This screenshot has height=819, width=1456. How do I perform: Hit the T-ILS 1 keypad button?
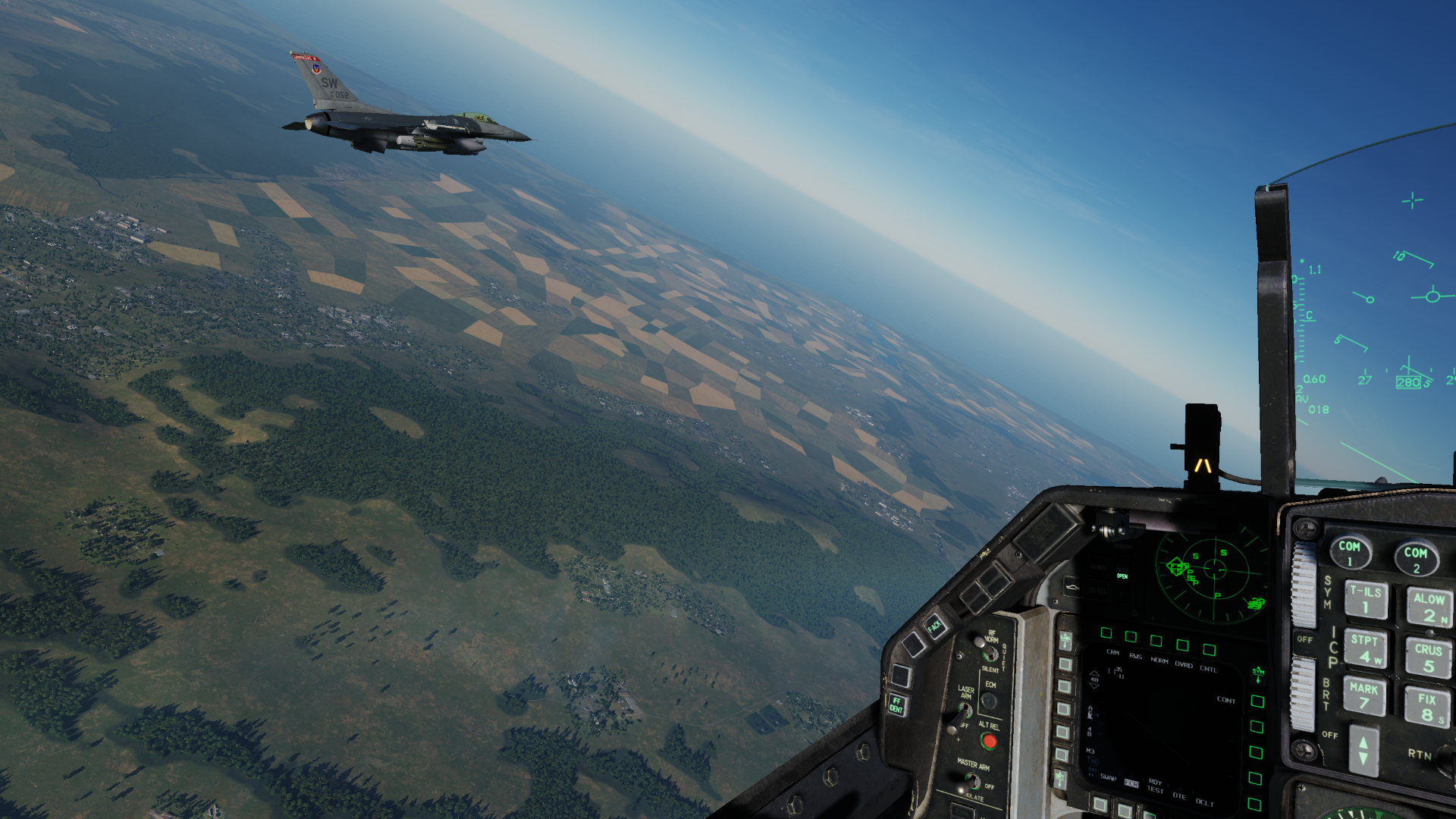point(1366,600)
